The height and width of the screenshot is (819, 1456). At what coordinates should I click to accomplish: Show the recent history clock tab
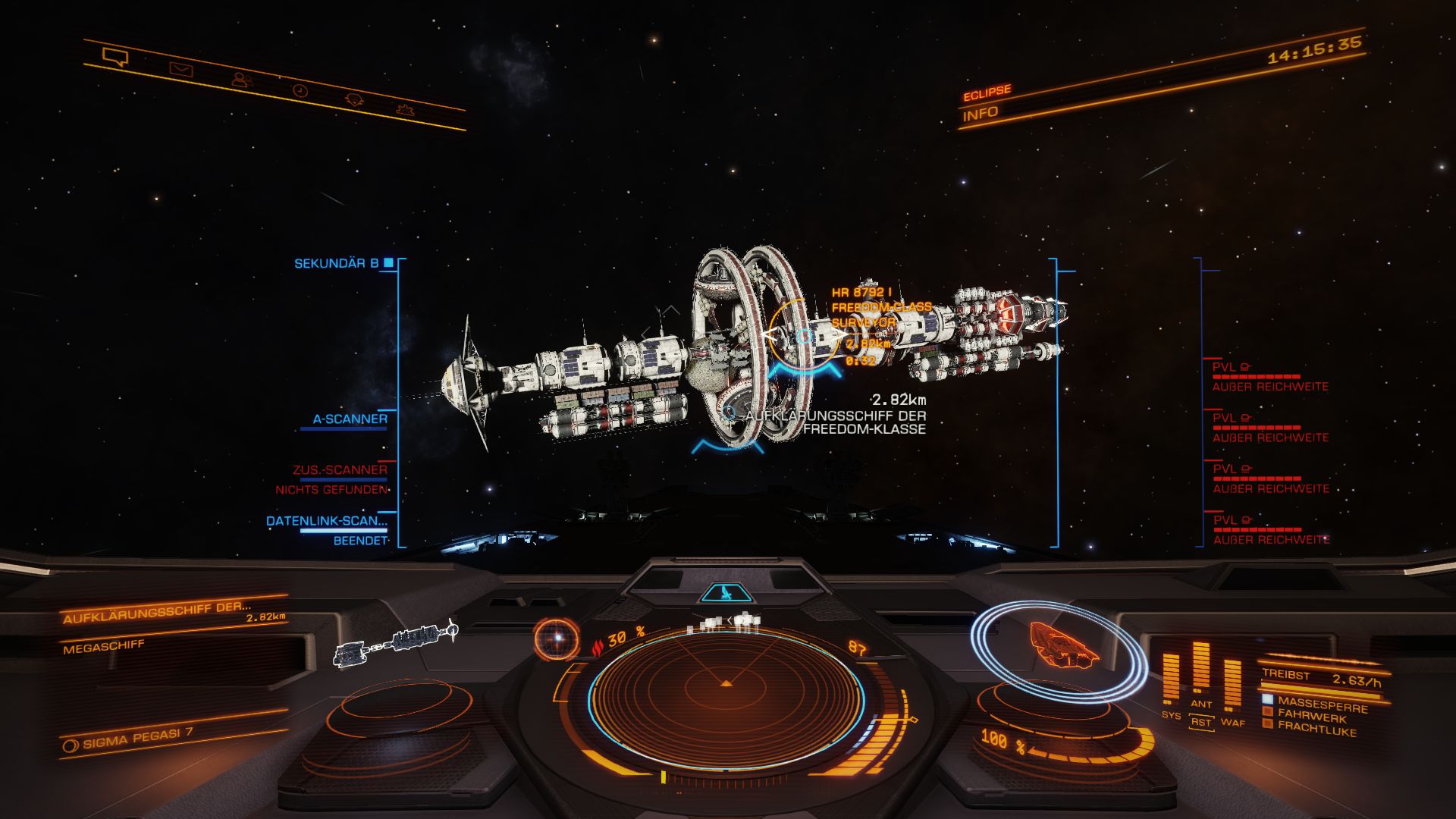(300, 90)
